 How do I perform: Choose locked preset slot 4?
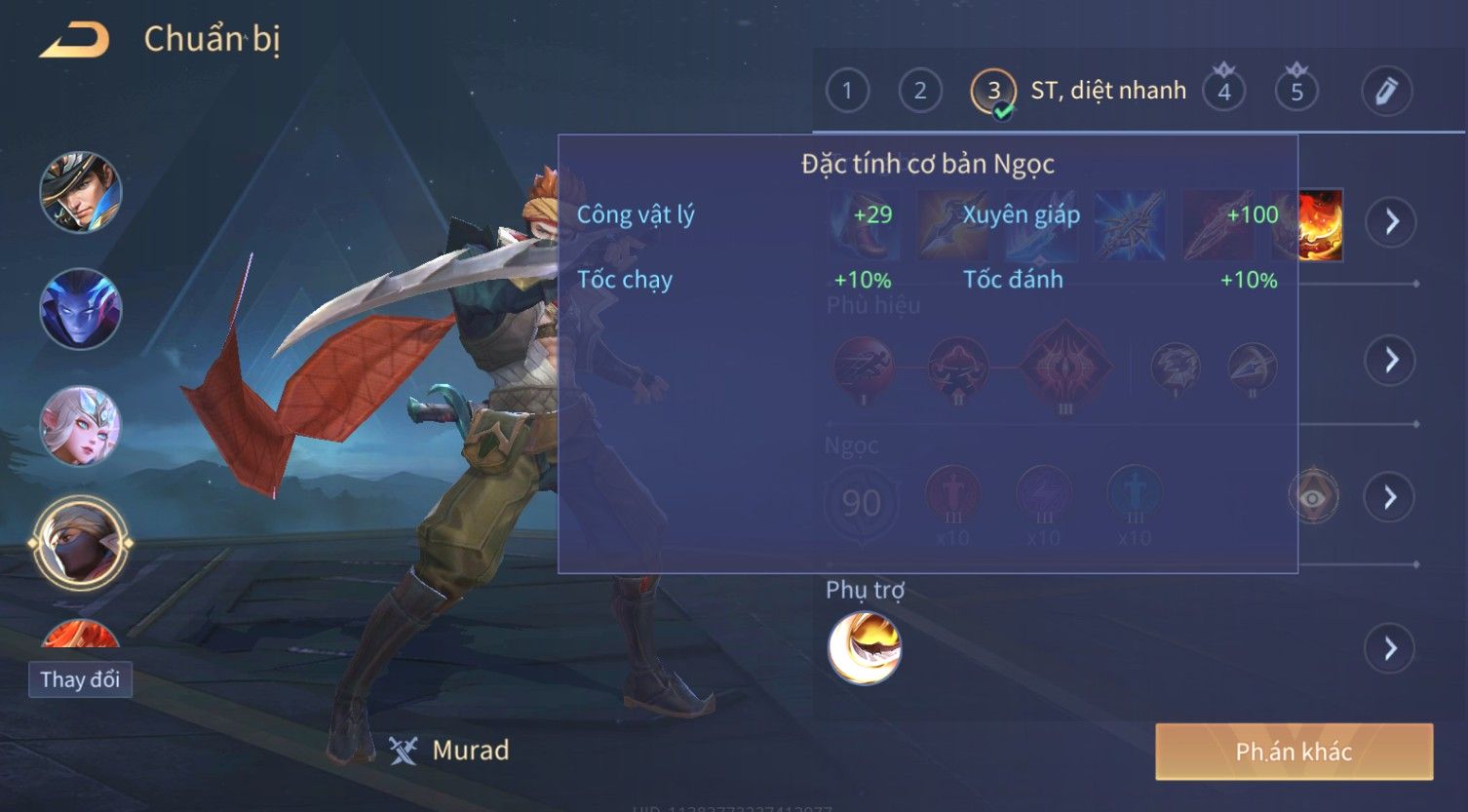coord(1224,92)
